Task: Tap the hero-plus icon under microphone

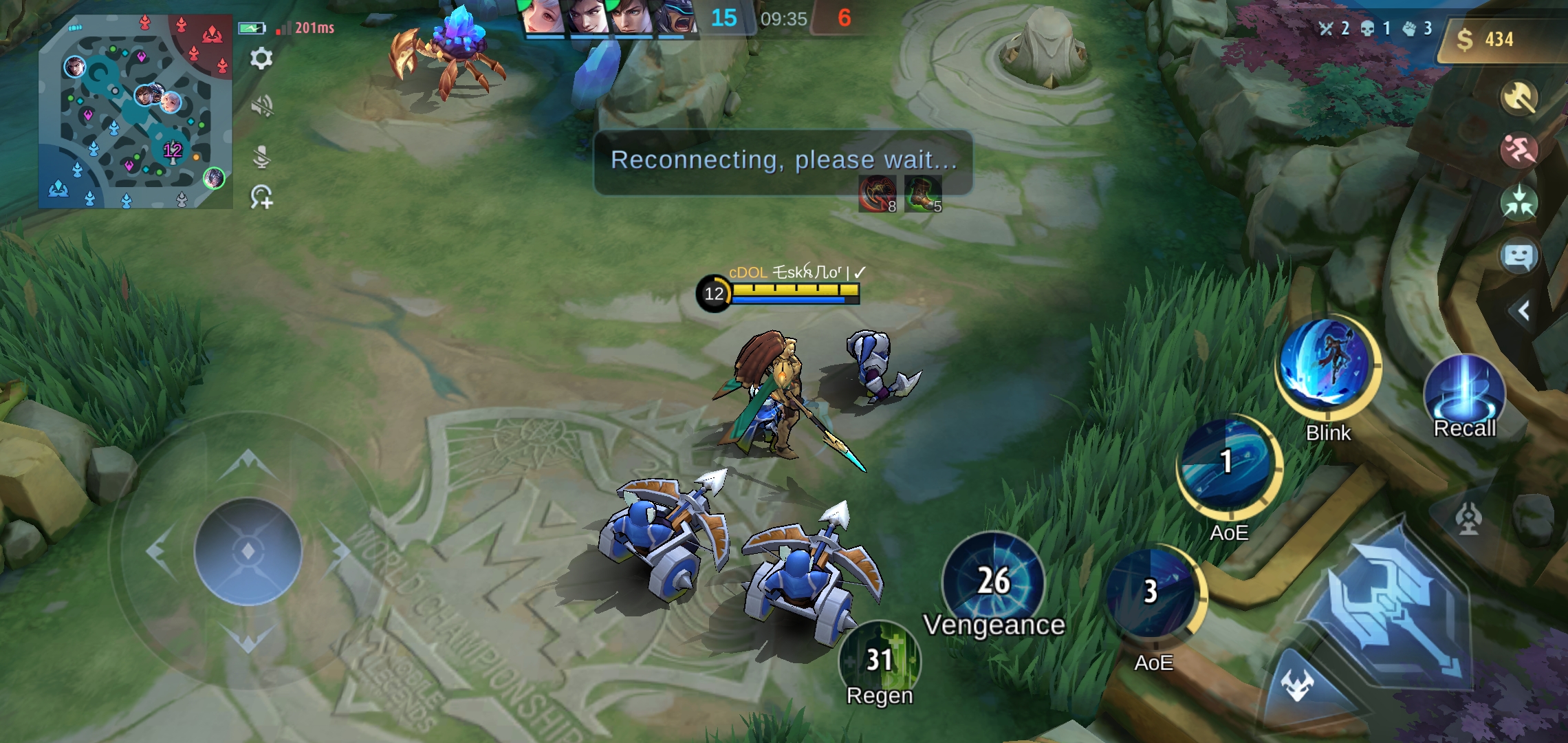Action: pyautogui.click(x=261, y=197)
